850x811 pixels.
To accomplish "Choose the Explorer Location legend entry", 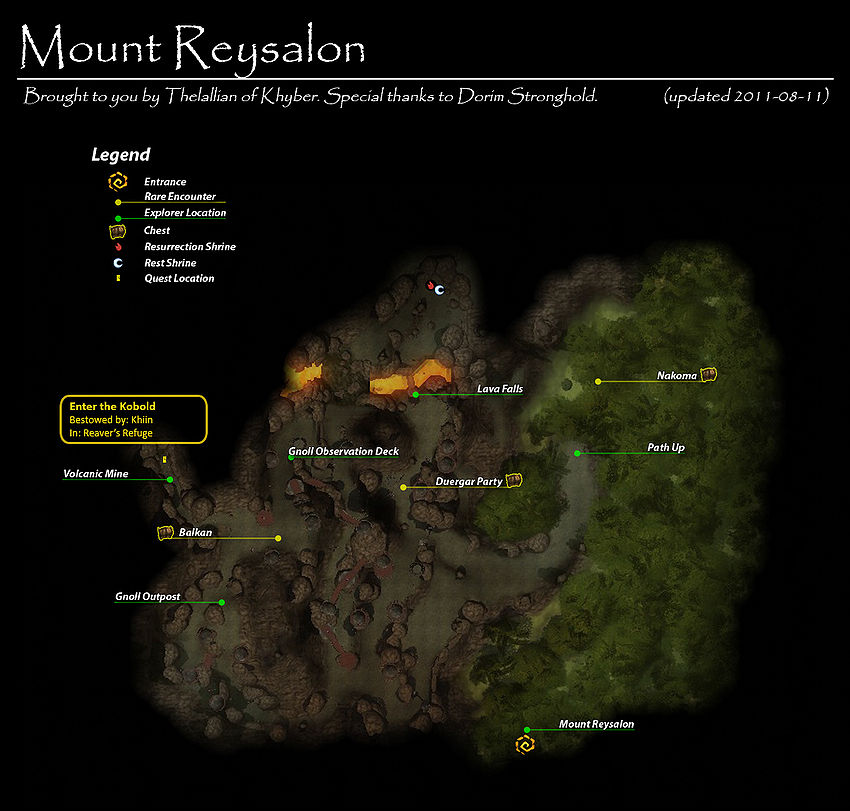I will coord(184,213).
